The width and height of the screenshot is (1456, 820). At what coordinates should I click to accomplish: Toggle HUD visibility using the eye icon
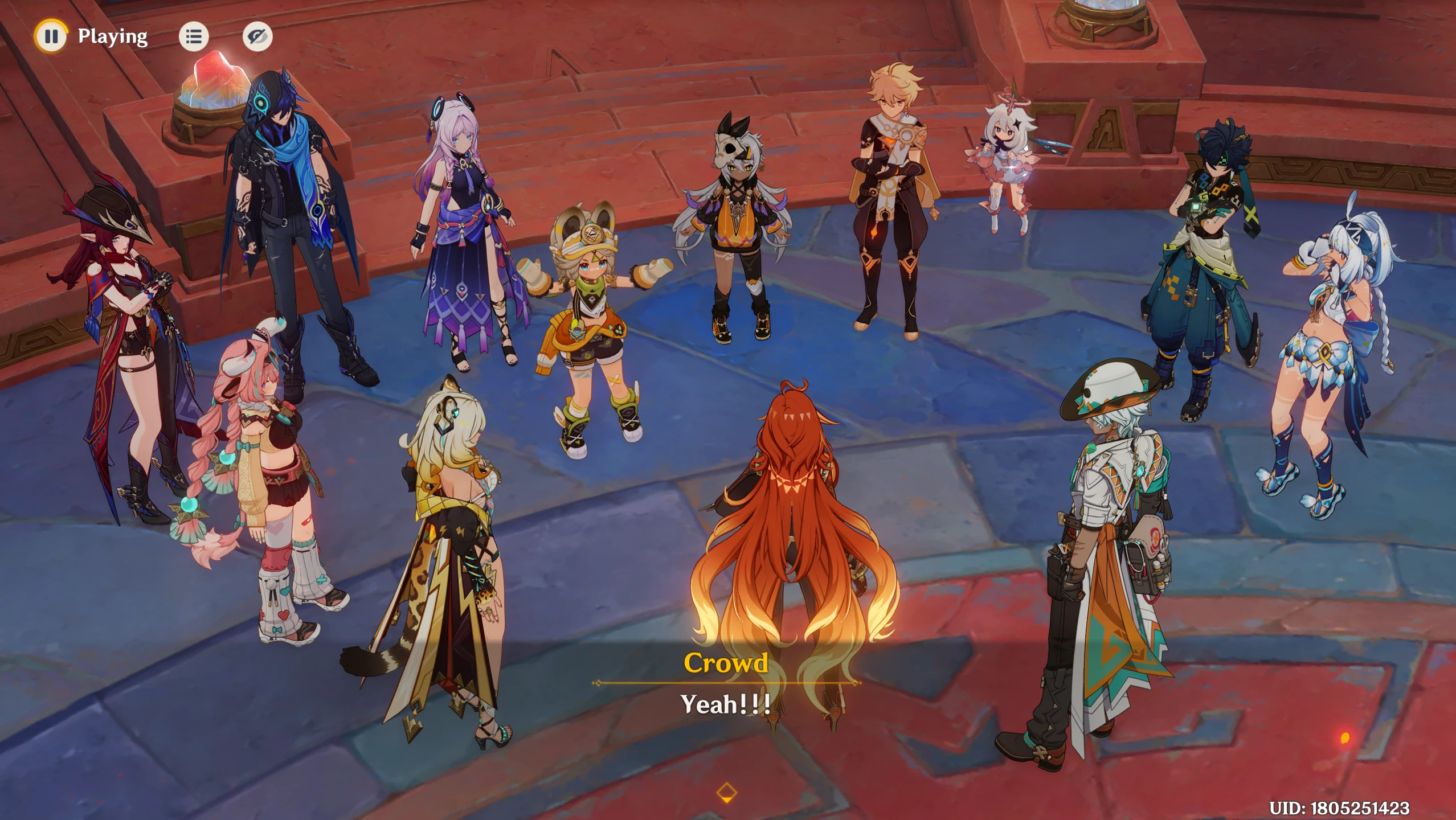click(x=256, y=36)
